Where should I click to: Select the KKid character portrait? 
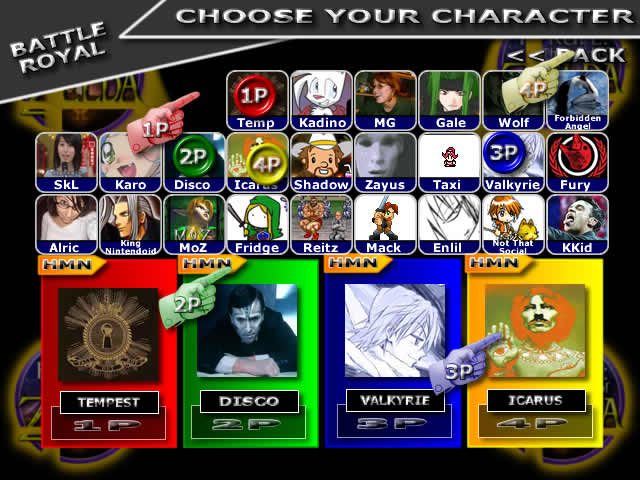(578, 222)
